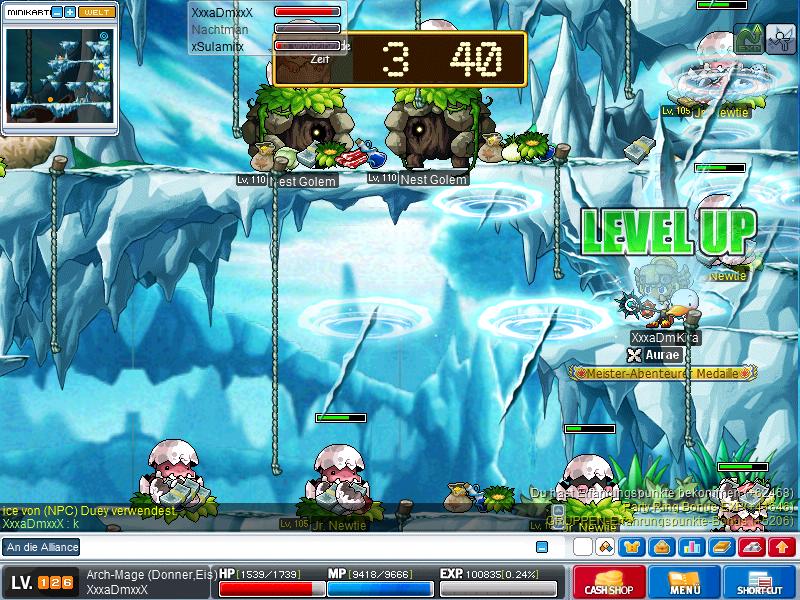
Task: Click the red up-arrow quick slot toggle
Action: coord(781,547)
